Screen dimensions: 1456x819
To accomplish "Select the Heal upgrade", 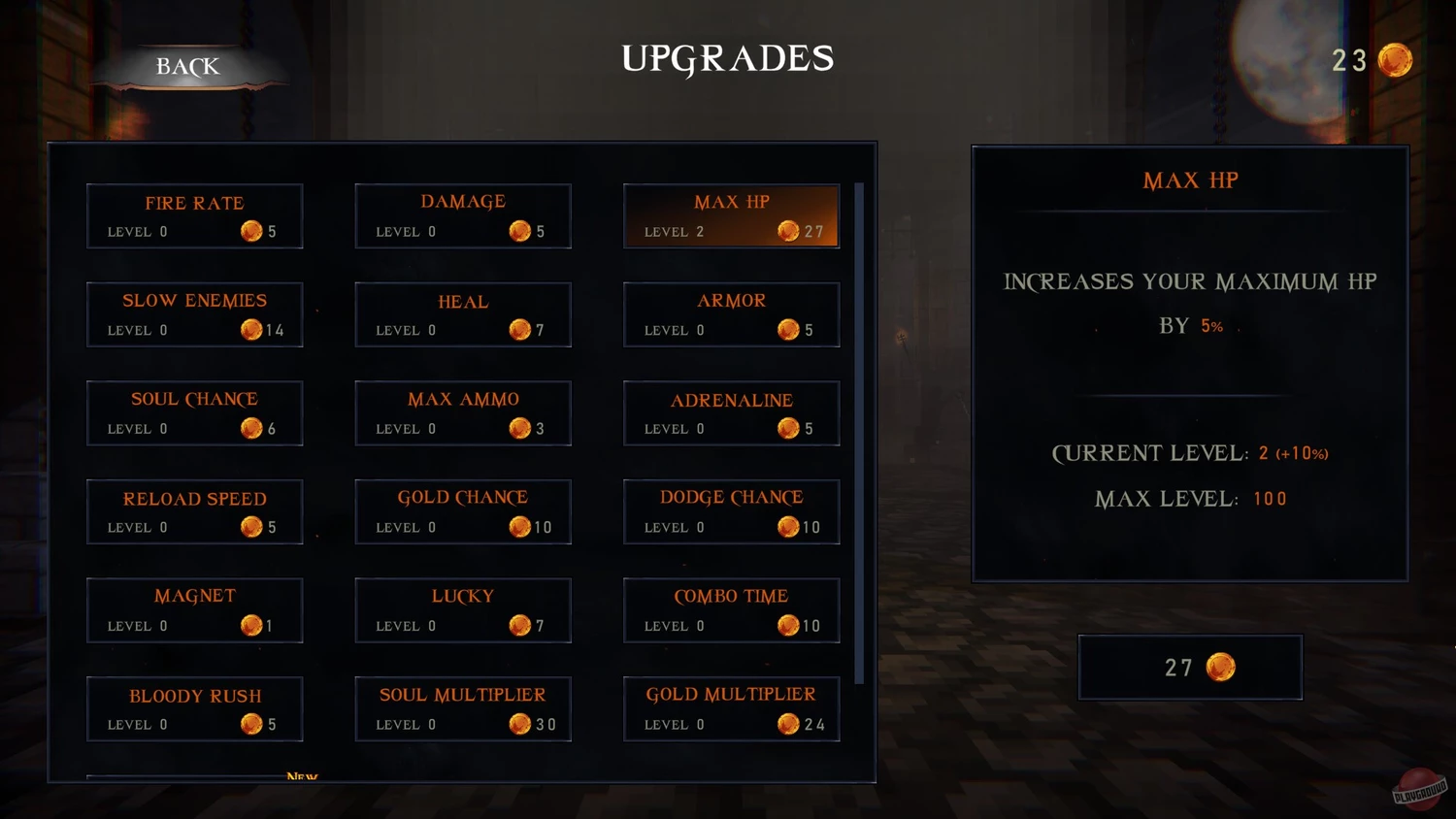I will coord(463,314).
